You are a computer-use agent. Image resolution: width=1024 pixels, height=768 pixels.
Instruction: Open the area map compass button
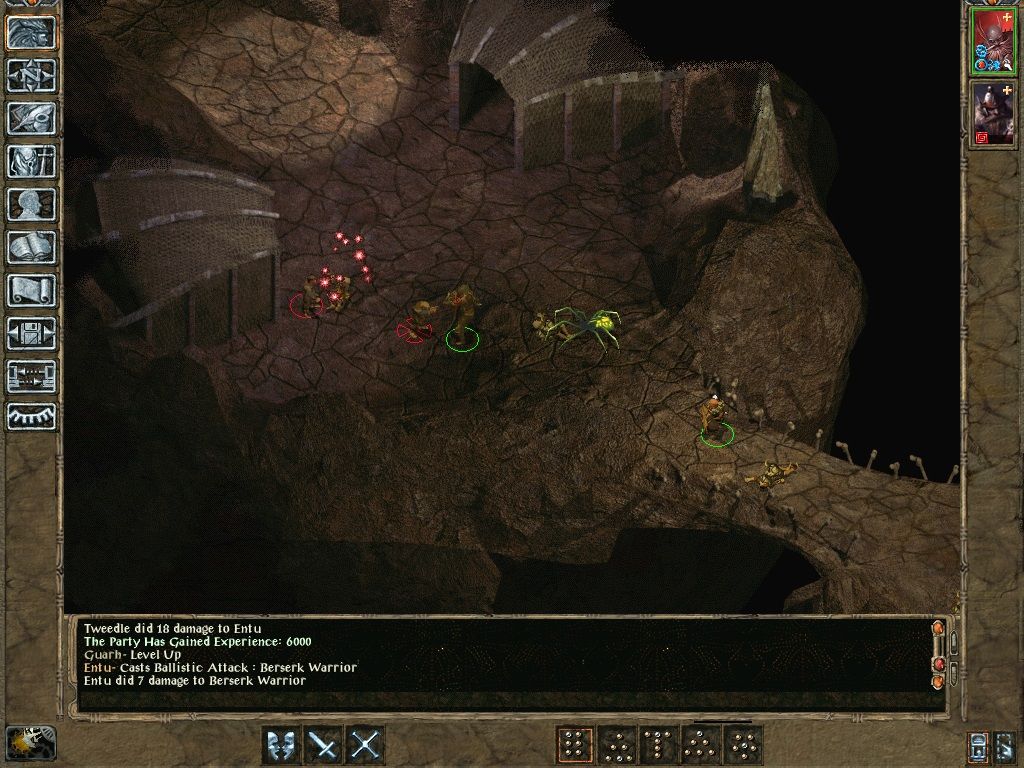[x=31, y=75]
